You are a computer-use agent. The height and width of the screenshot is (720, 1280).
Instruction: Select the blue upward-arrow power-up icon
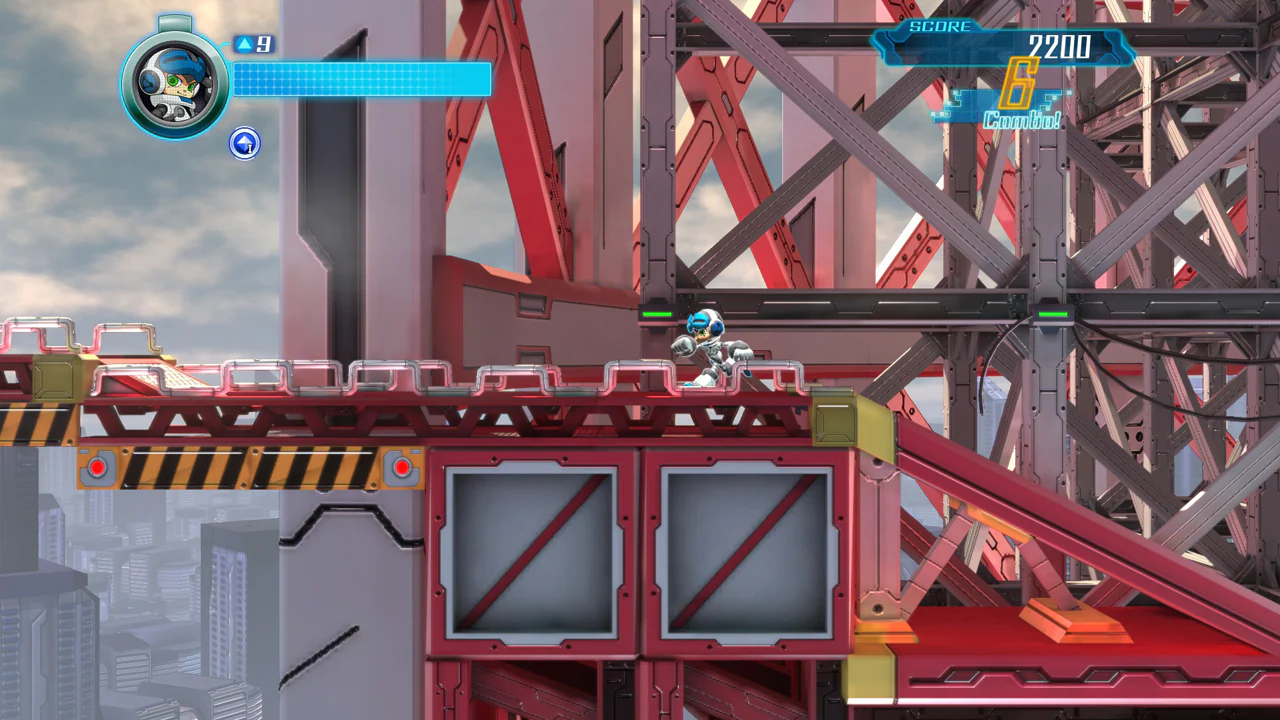pos(245,144)
